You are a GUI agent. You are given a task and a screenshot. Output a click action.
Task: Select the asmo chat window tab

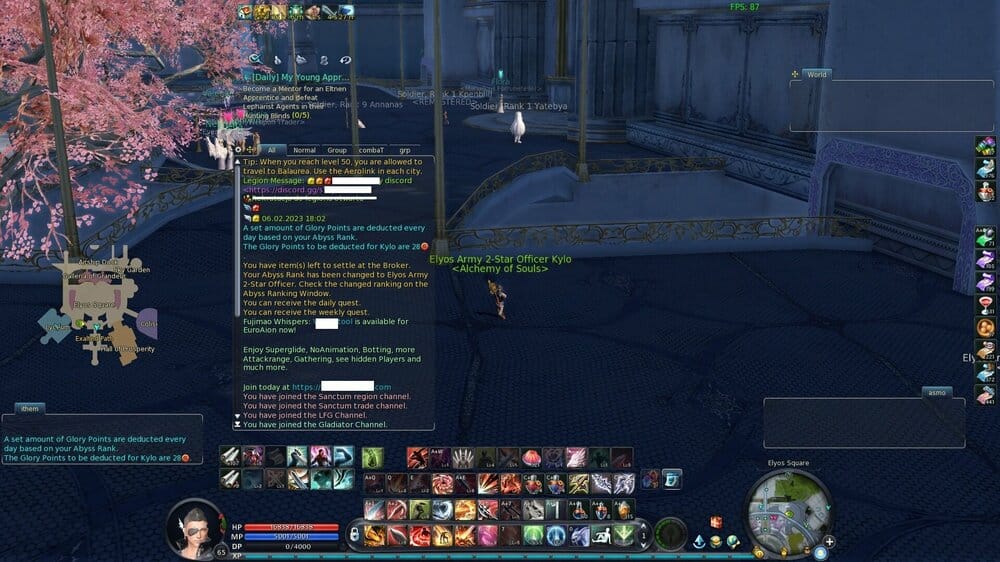pos(936,392)
